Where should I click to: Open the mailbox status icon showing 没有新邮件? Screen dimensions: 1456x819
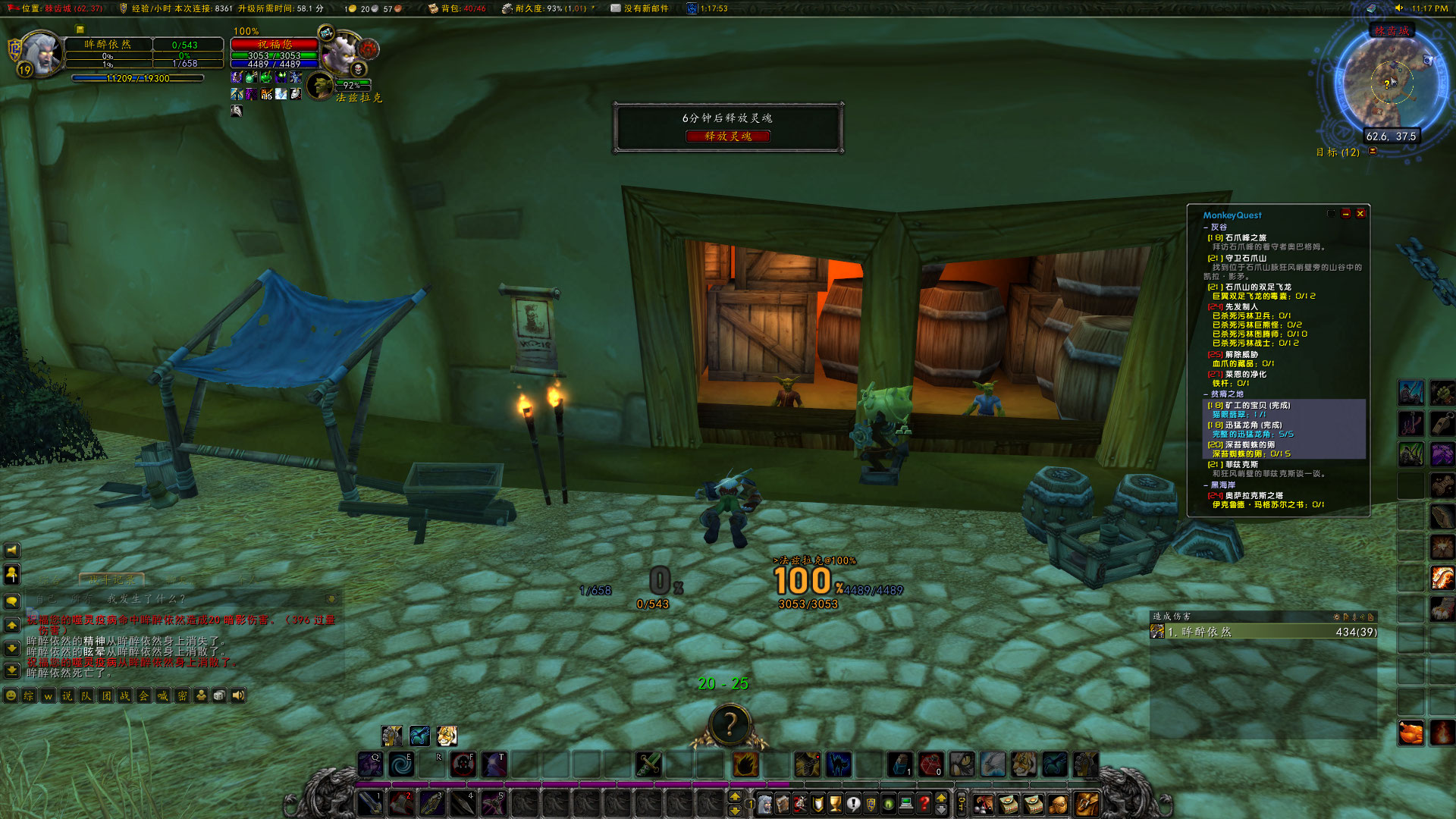coord(617,8)
